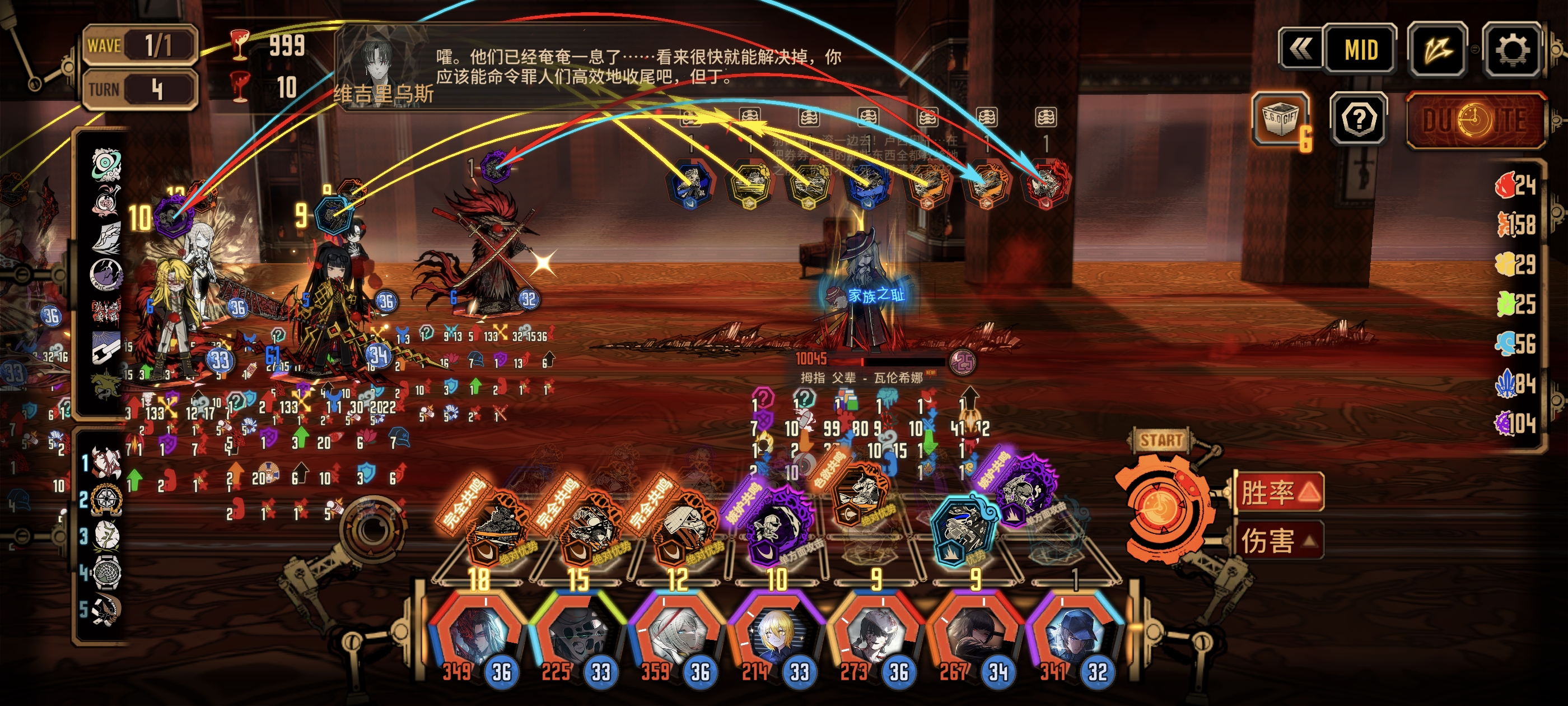Click the double-chevron collapse button
1568x706 pixels.
point(1300,49)
